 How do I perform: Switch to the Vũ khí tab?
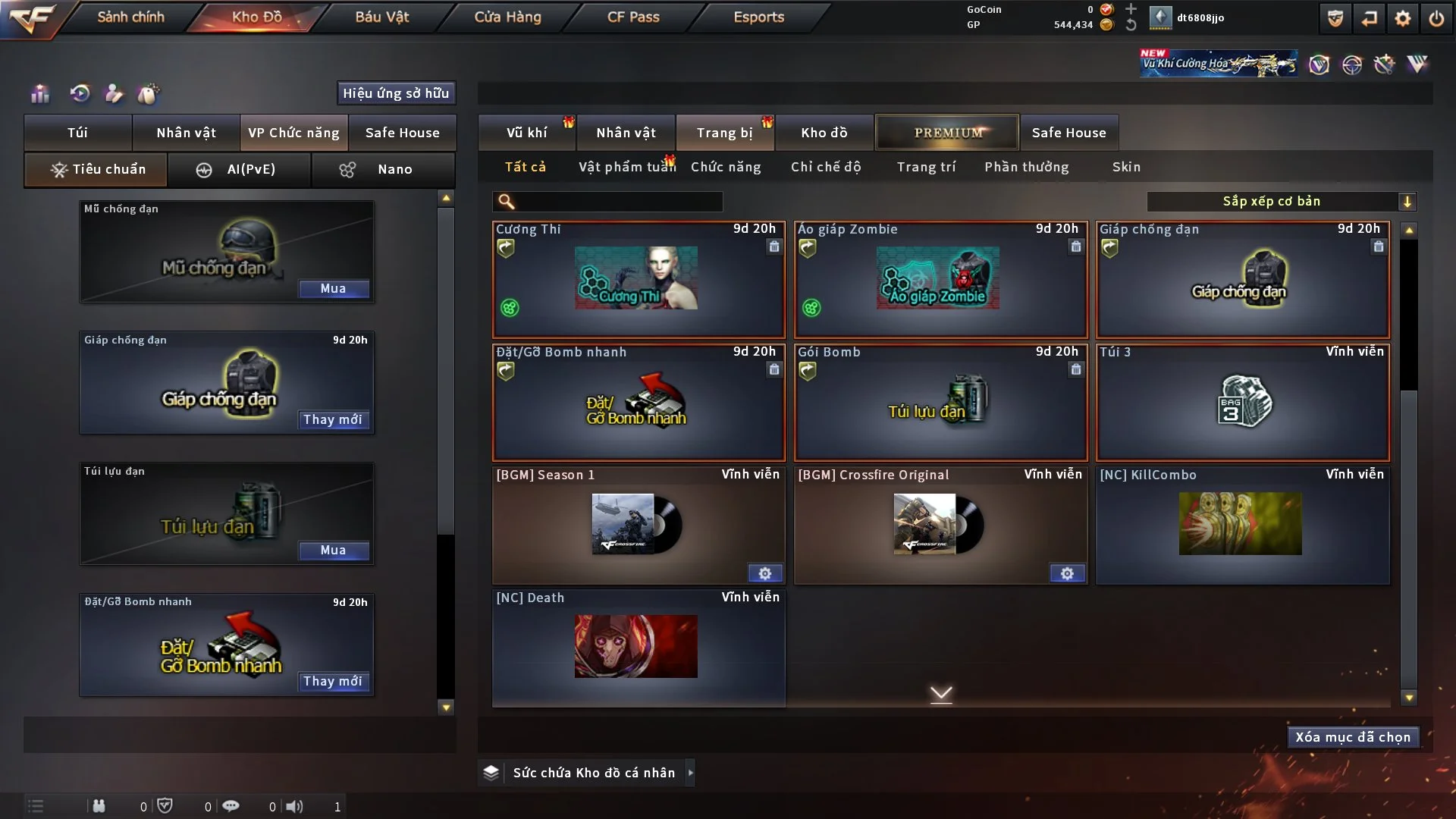point(526,133)
